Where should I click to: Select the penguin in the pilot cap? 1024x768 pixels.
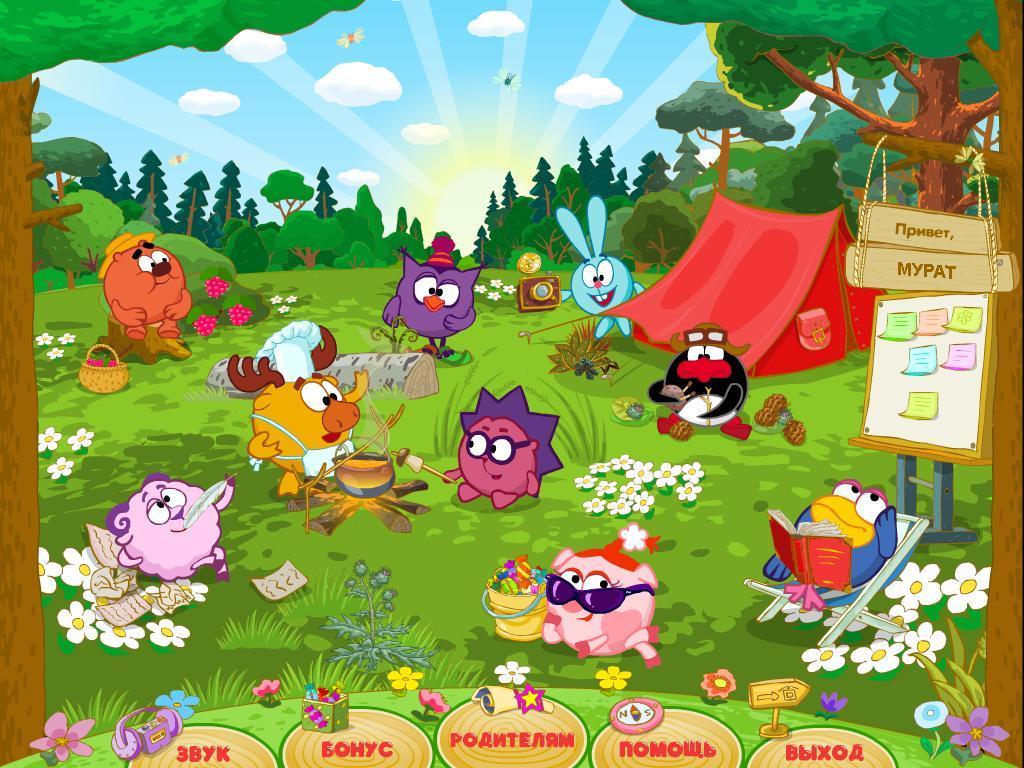[x=700, y=384]
